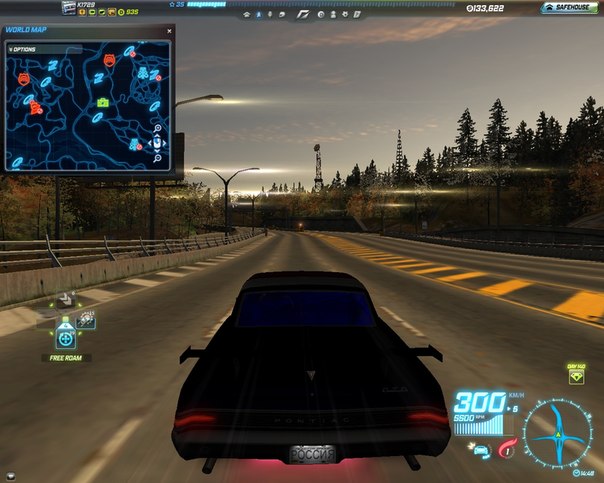The height and width of the screenshot is (483, 604).
Task: Click the Free Roam powerup icon
Action: pyautogui.click(x=66, y=337)
